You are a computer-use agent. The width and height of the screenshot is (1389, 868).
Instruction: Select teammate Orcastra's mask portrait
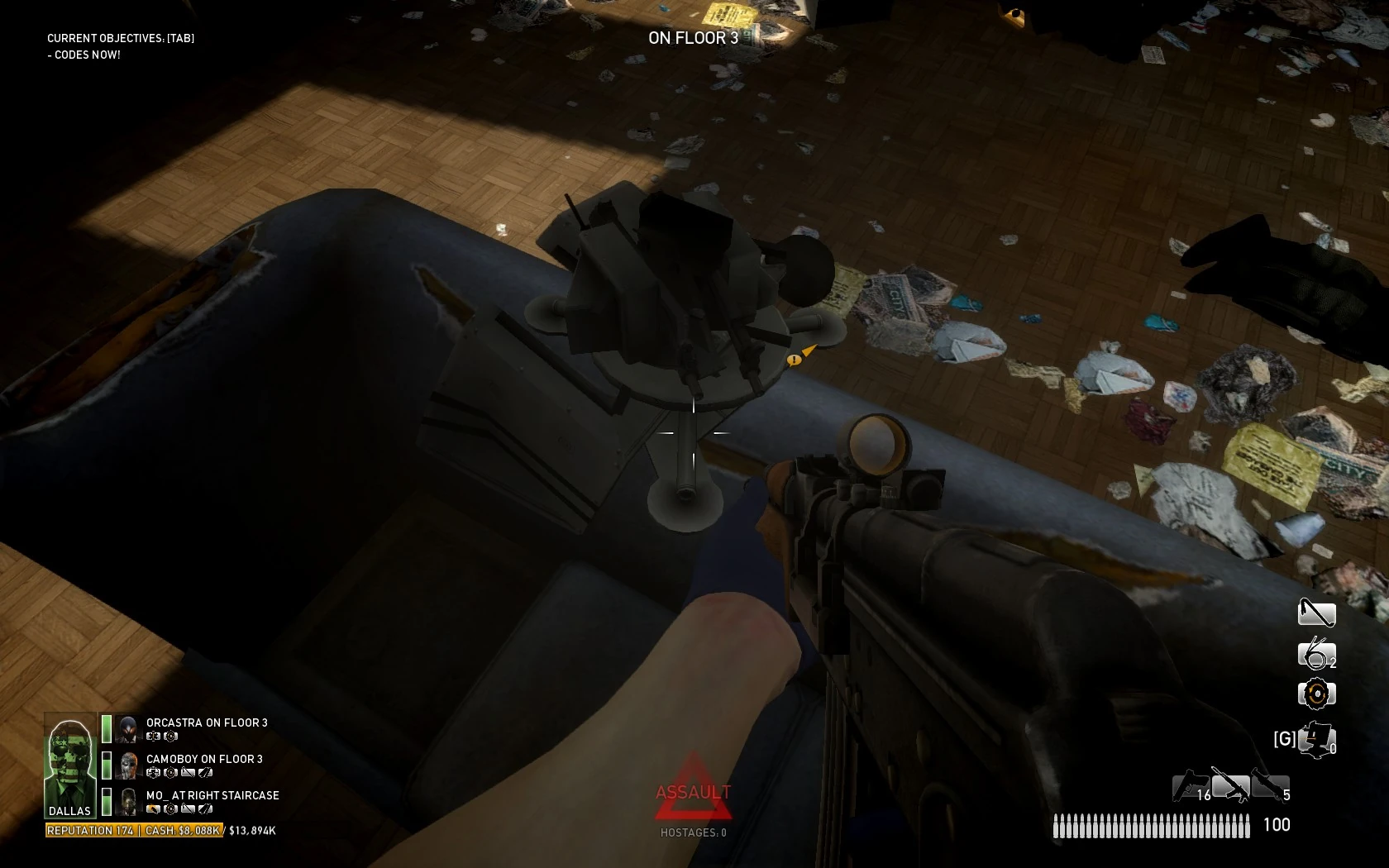point(127,728)
